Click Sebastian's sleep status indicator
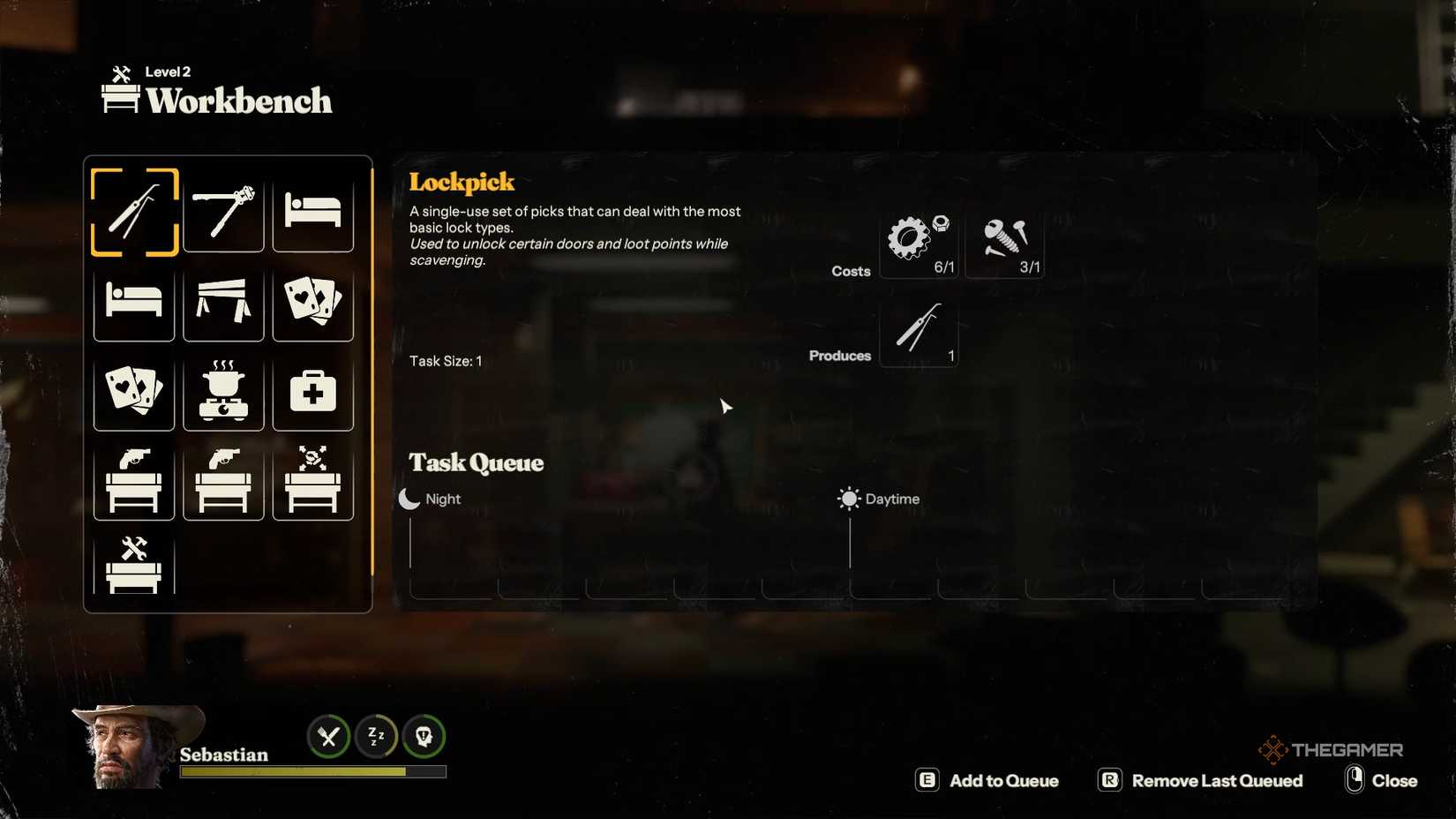This screenshot has height=819, width=1456. tap(376, 737)
